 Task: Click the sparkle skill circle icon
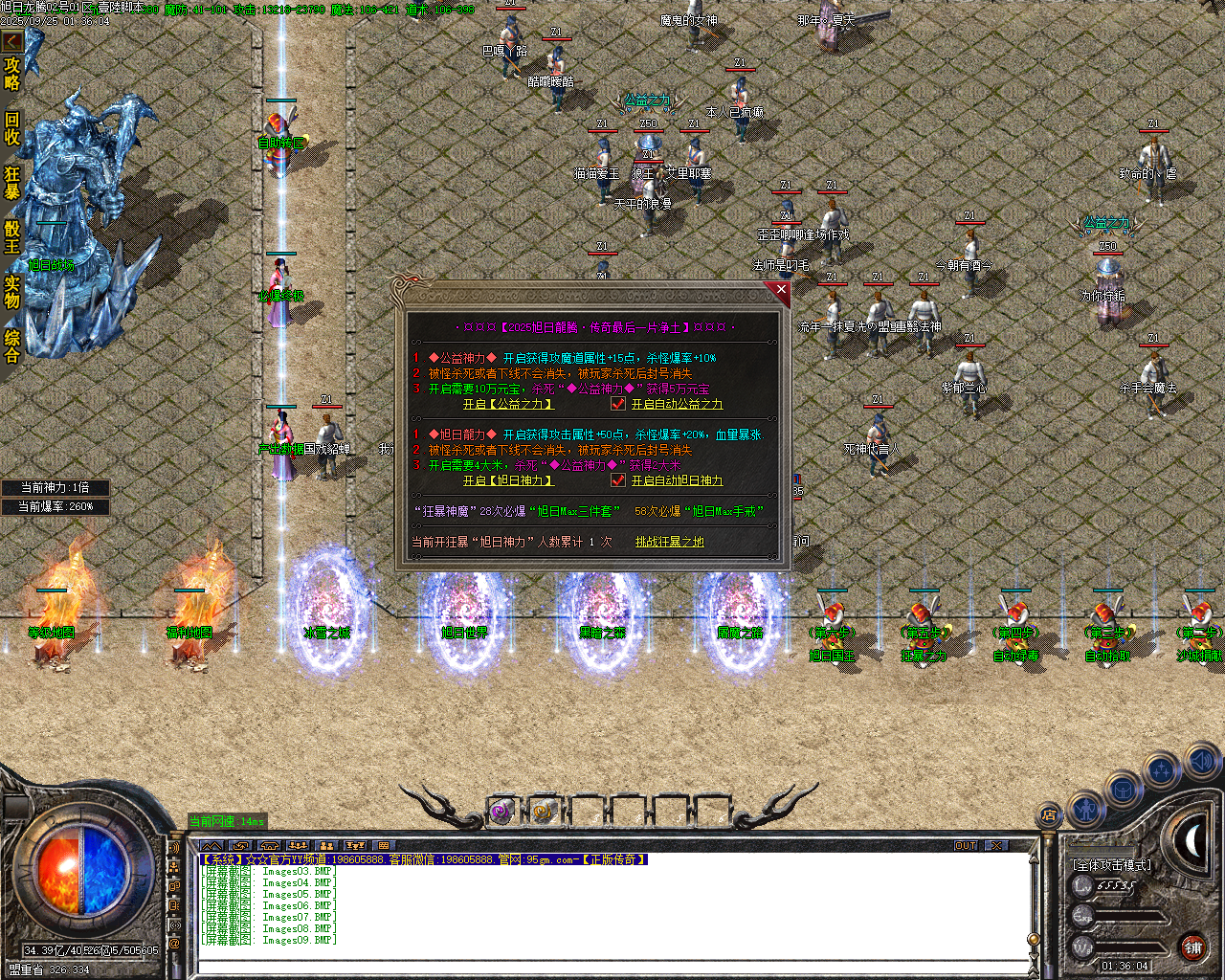[x=1161, y=768]
